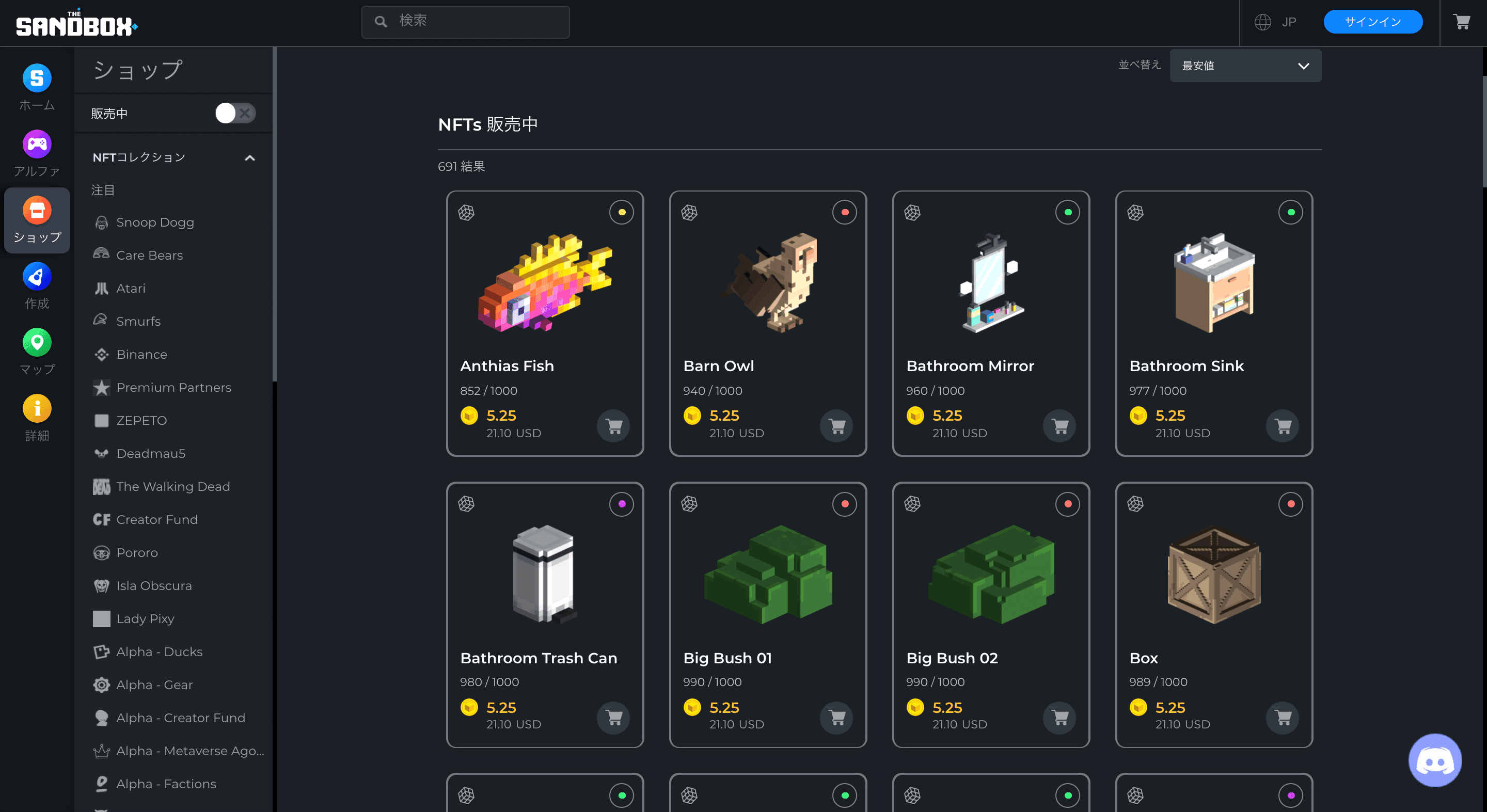Viewport: 1487px width, 812px height.
Task: Filter by the Snoop Dogg collection
Action: tap(155, 222)
